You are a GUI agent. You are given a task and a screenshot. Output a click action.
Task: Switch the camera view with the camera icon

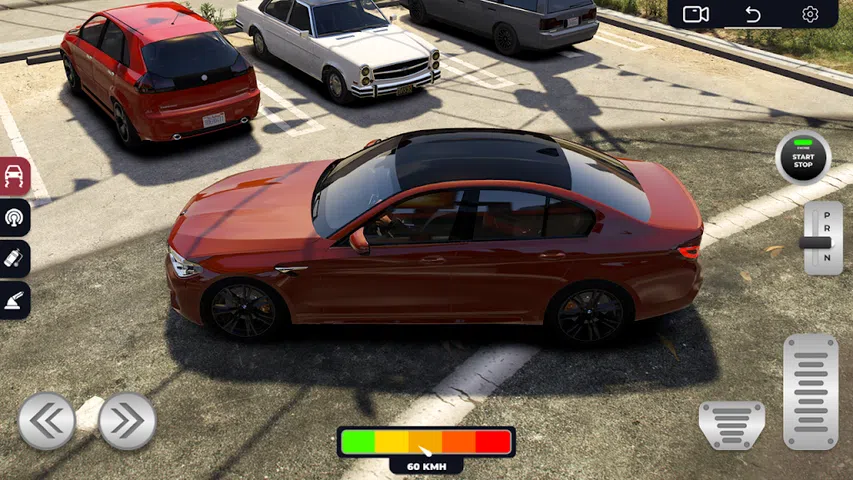click(x=695, y=14)
